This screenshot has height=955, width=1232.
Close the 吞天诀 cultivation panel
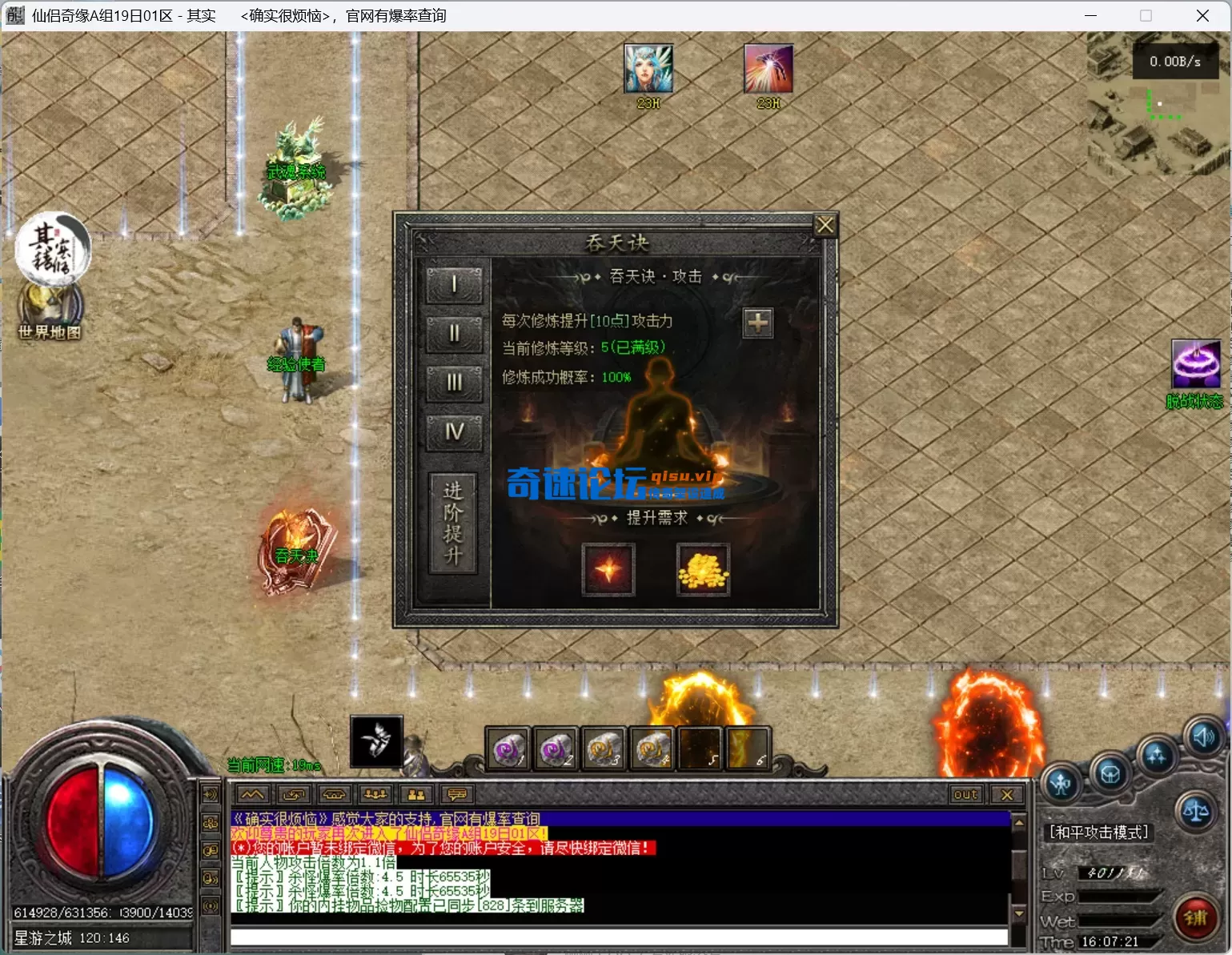(825, 226)
